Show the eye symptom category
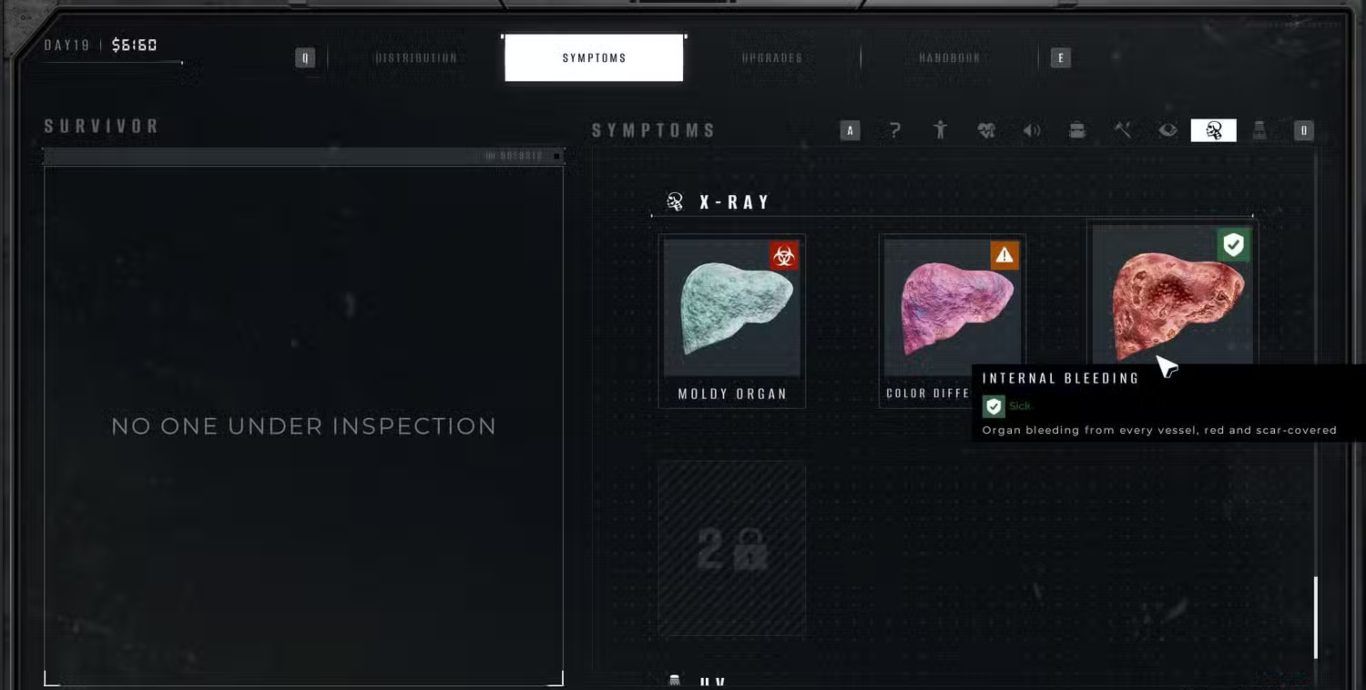The image size is (1366, 690). [x=1168, y=130]
